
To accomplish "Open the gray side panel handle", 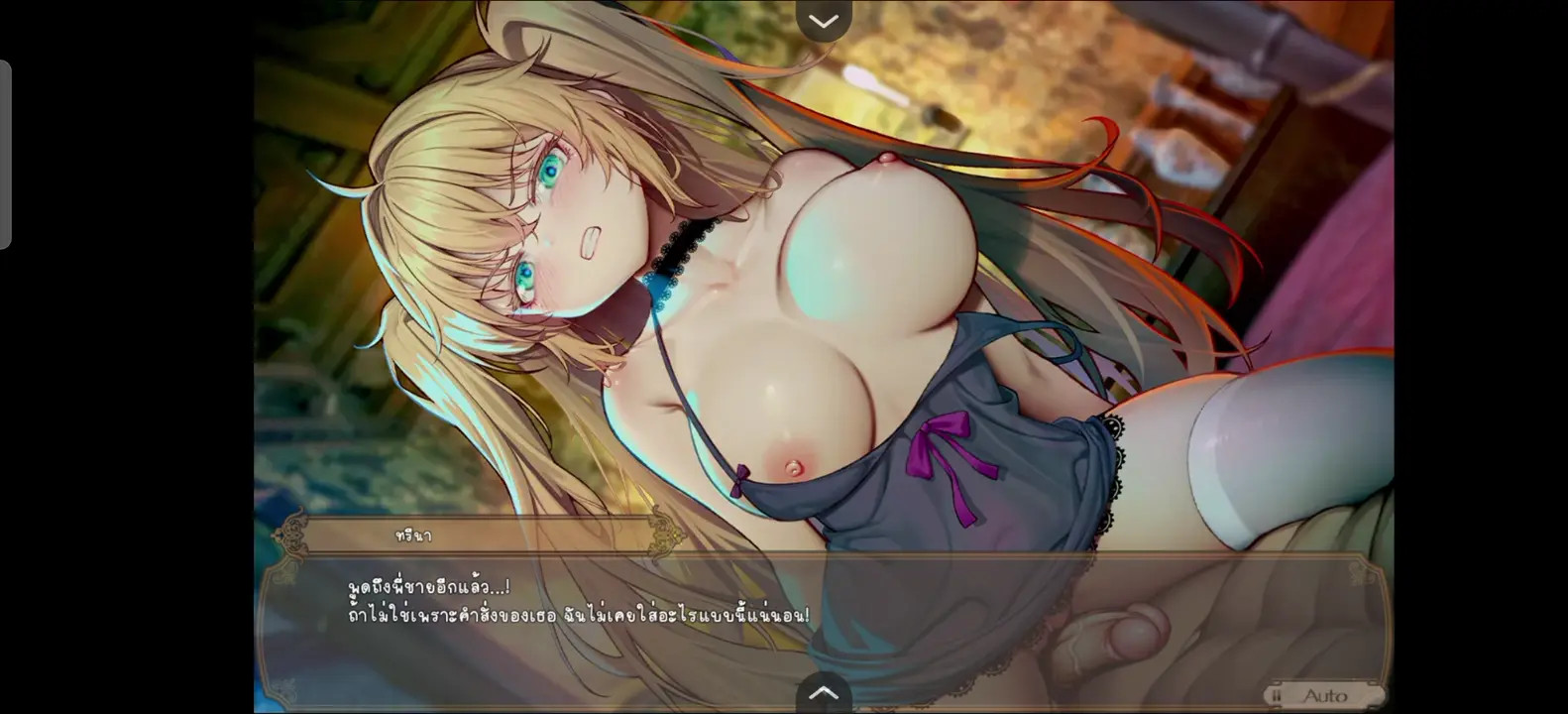I will click(x=6, y=155).
